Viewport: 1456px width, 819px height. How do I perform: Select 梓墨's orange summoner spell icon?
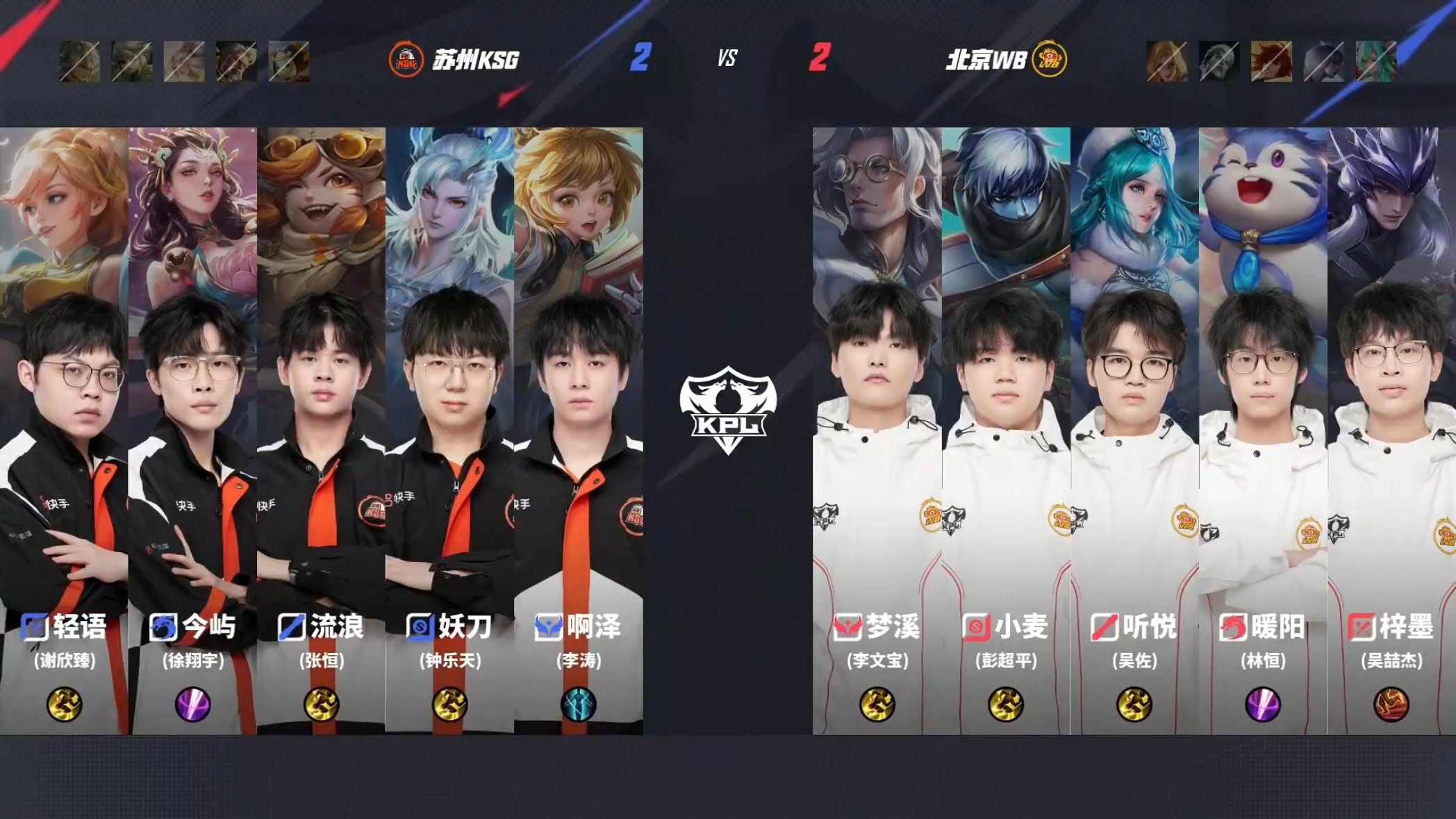(1391, 704)
